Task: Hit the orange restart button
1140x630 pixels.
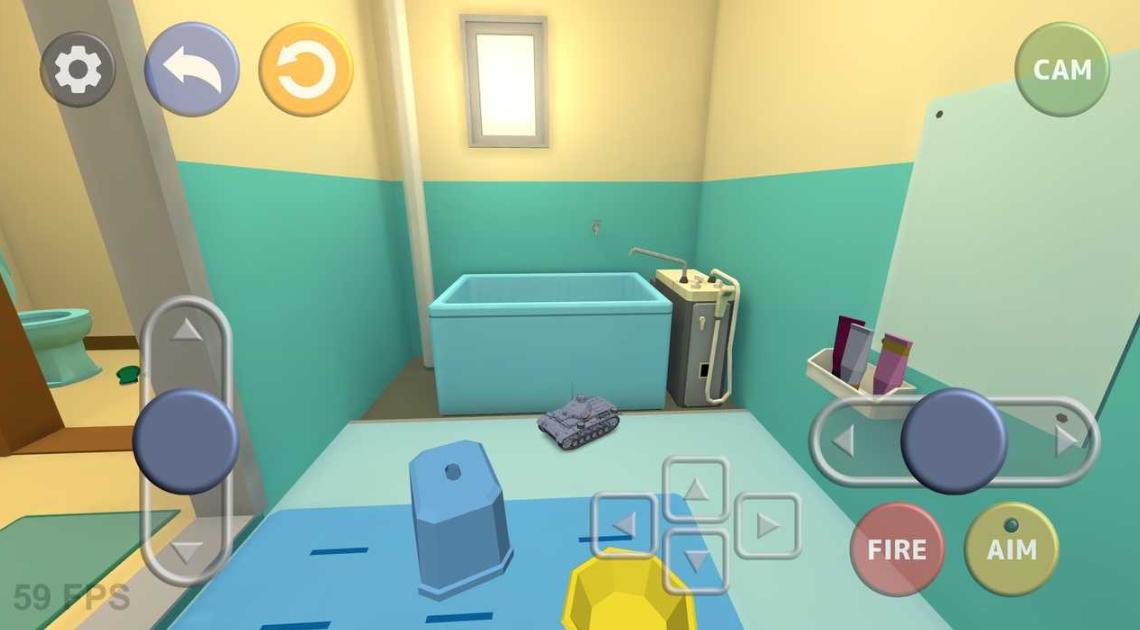Action: 306,70
